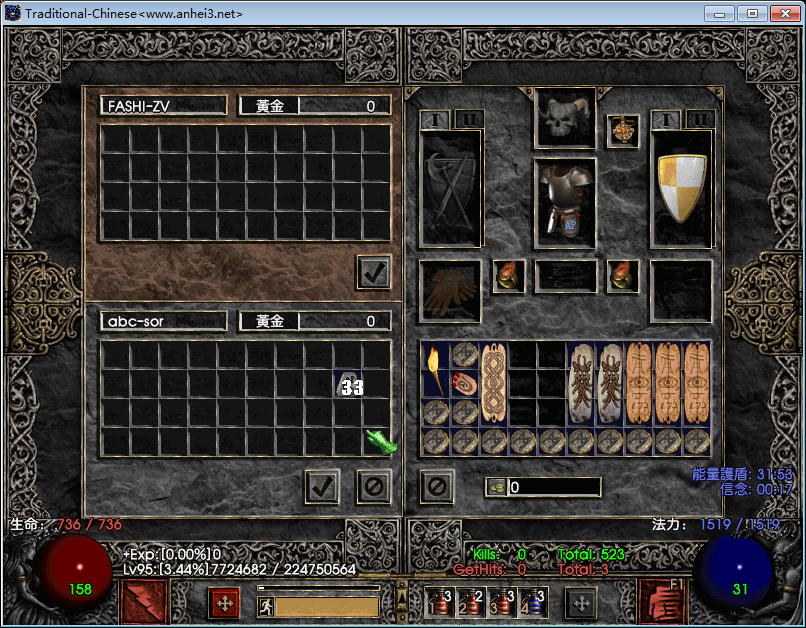Viewport: 806px width, 628px height.
Task: Open the right skill button labeled F1
Action: (661, 602)
